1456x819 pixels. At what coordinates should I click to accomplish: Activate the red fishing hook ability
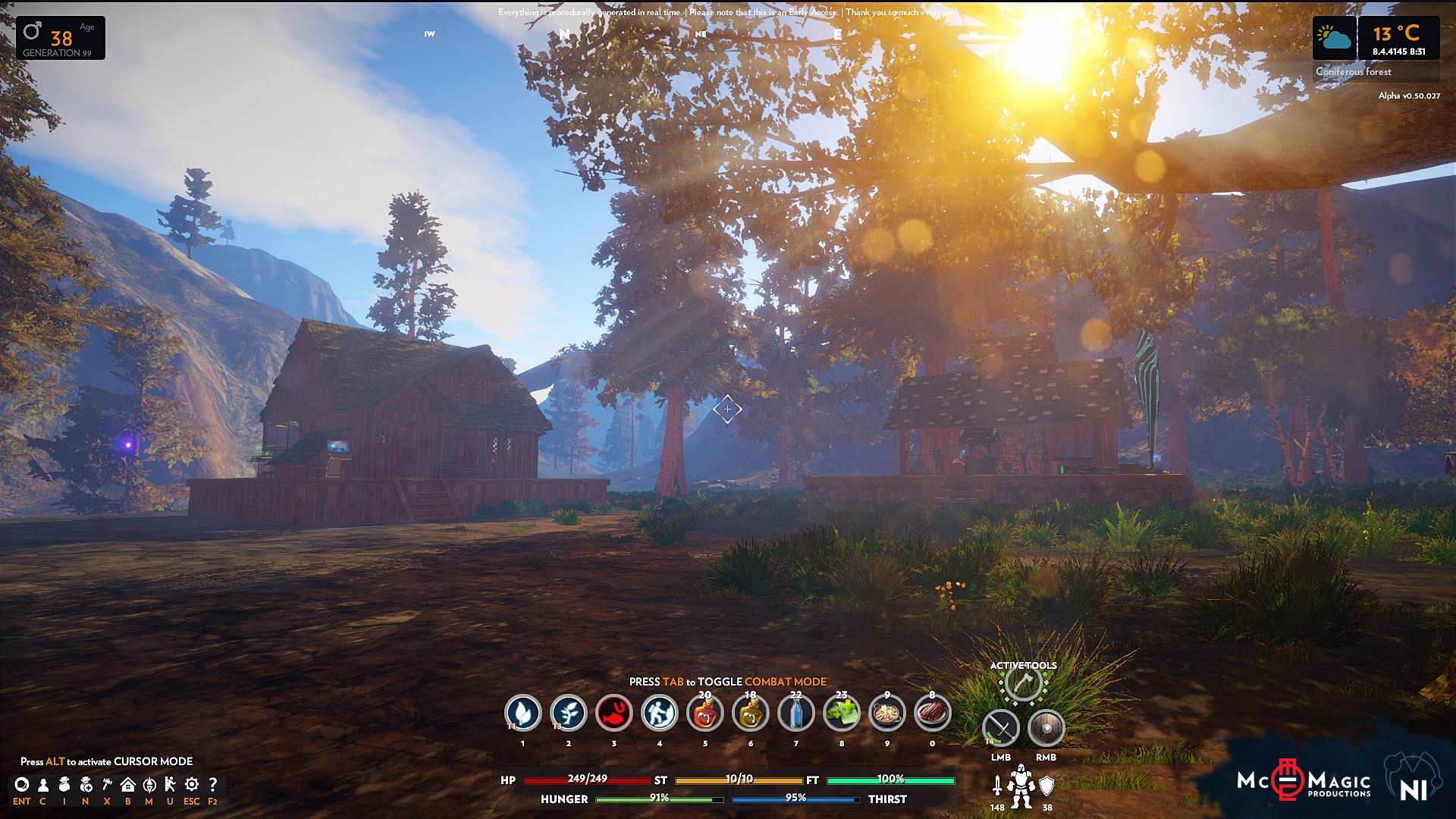(613, 713)
